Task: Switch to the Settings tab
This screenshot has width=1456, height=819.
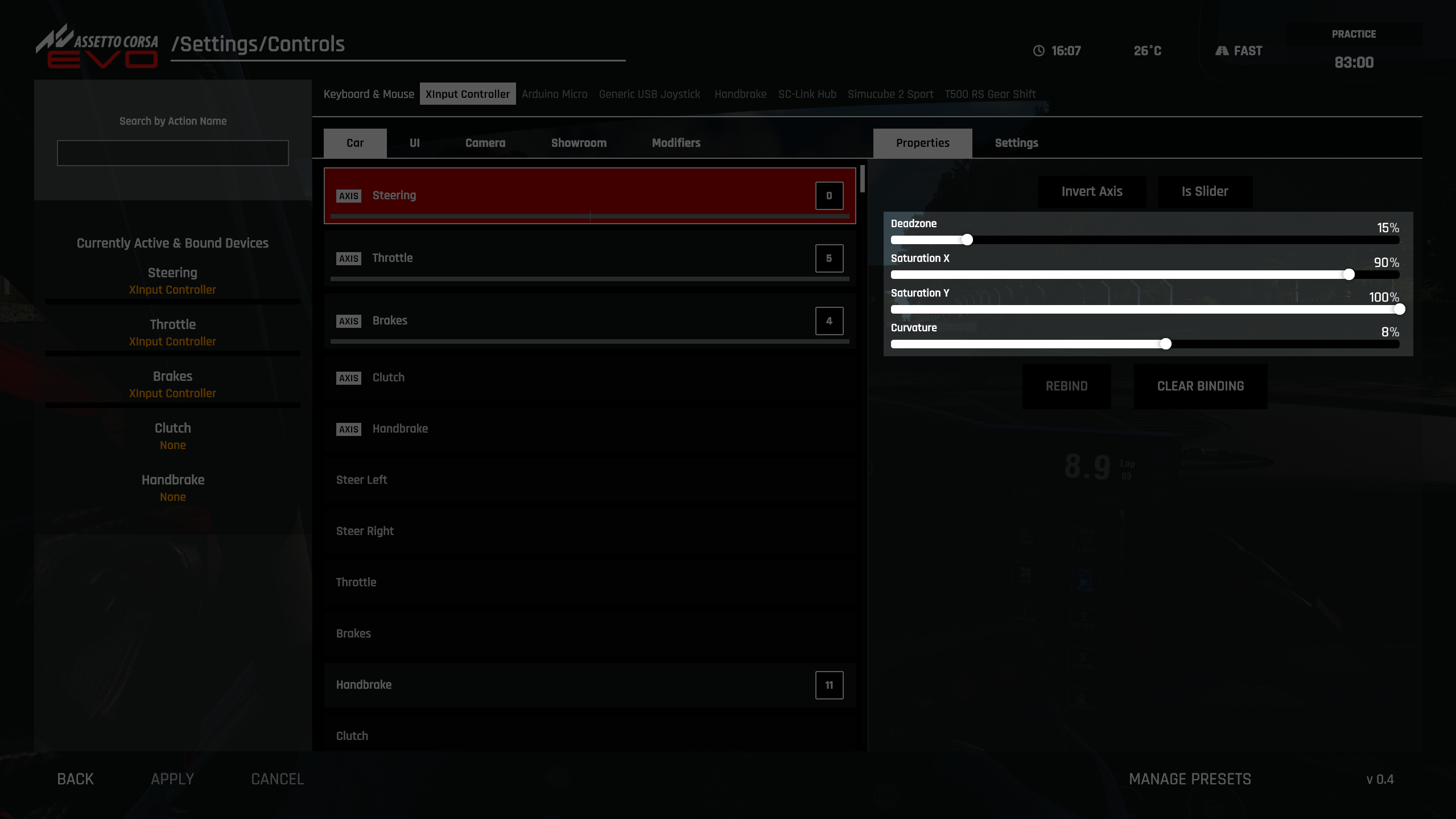Action: 1016,143
